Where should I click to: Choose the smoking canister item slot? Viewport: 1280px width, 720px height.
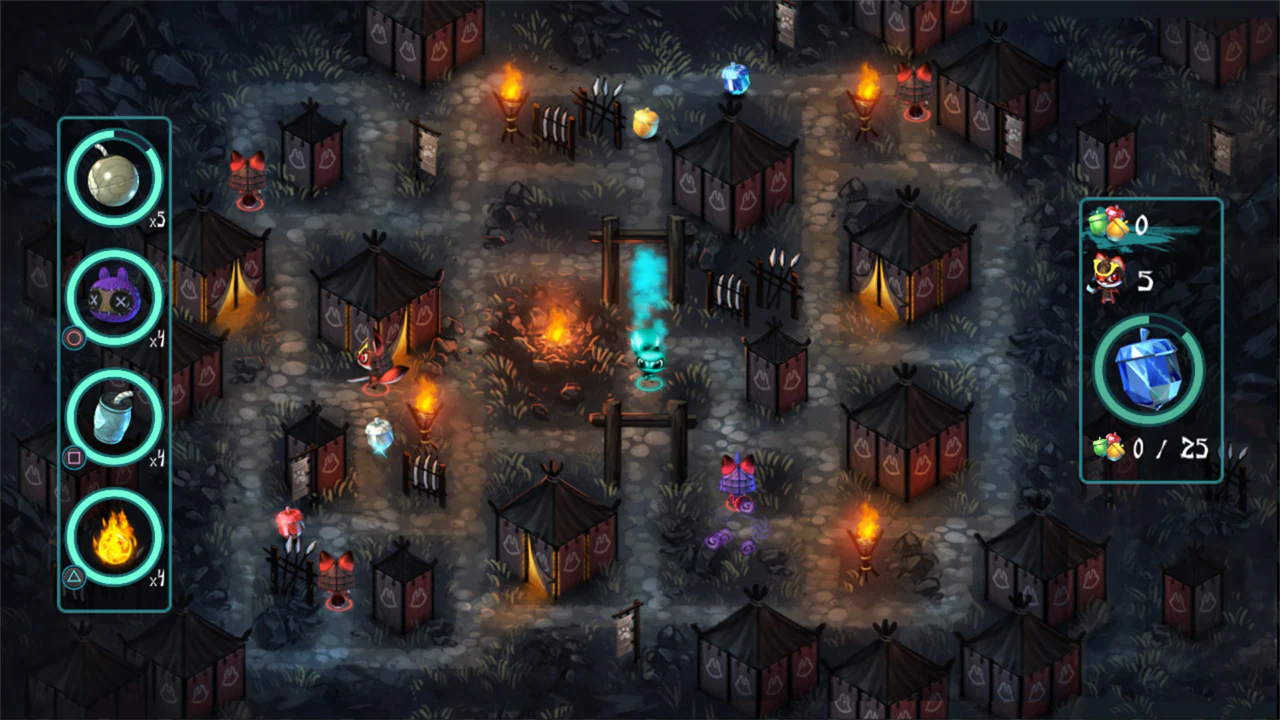click(113, 420)
